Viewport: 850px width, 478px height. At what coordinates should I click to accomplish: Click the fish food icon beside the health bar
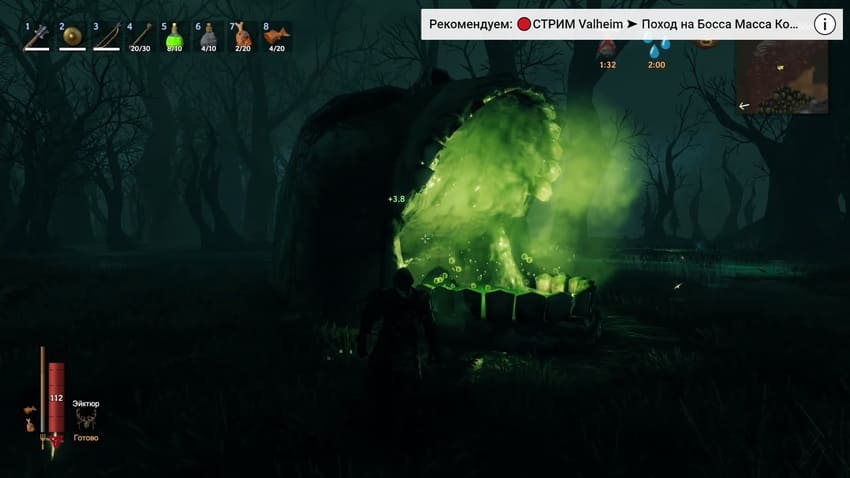(31, 409)
